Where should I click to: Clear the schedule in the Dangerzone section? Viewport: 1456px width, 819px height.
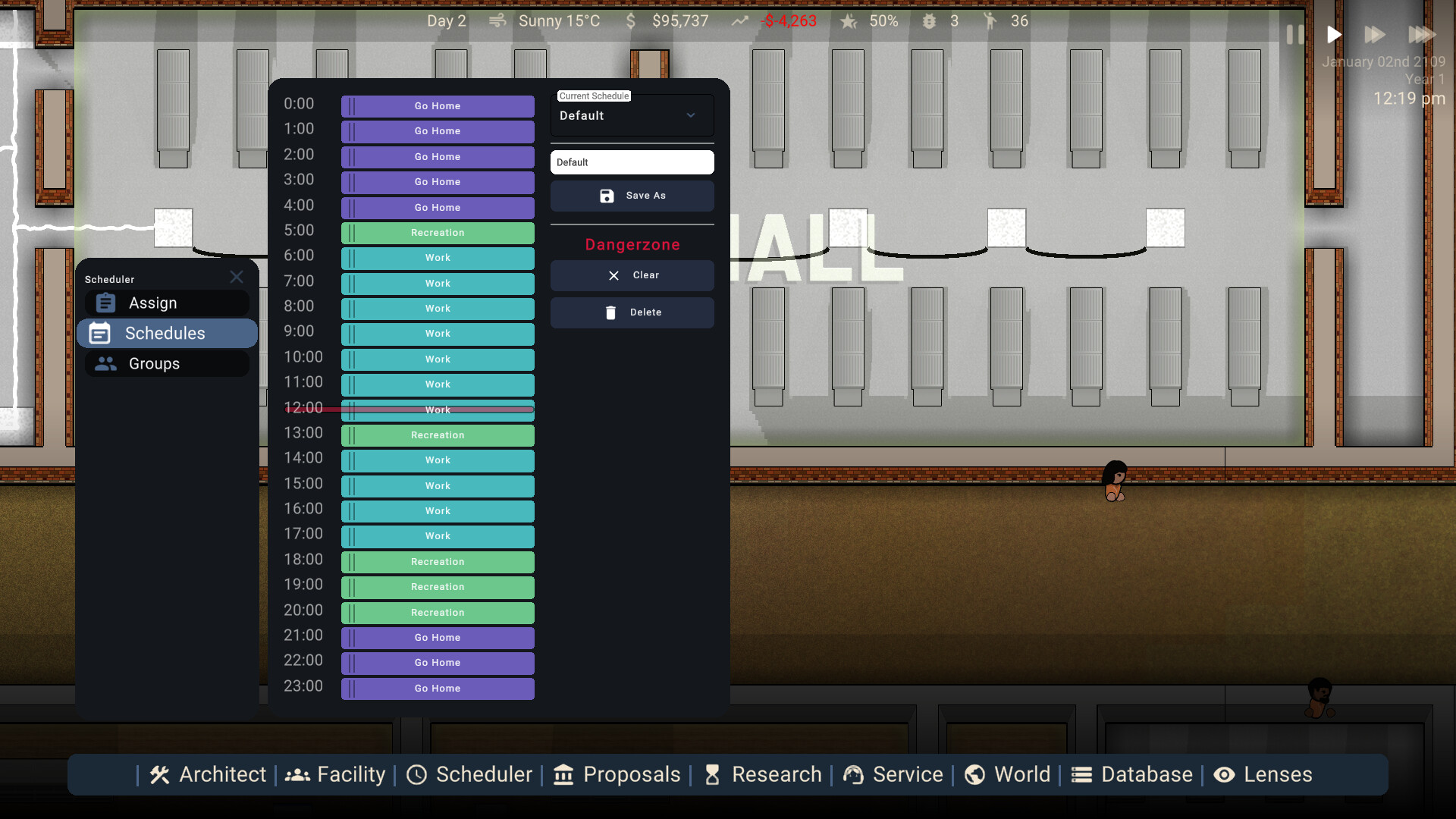click(632, 275)
